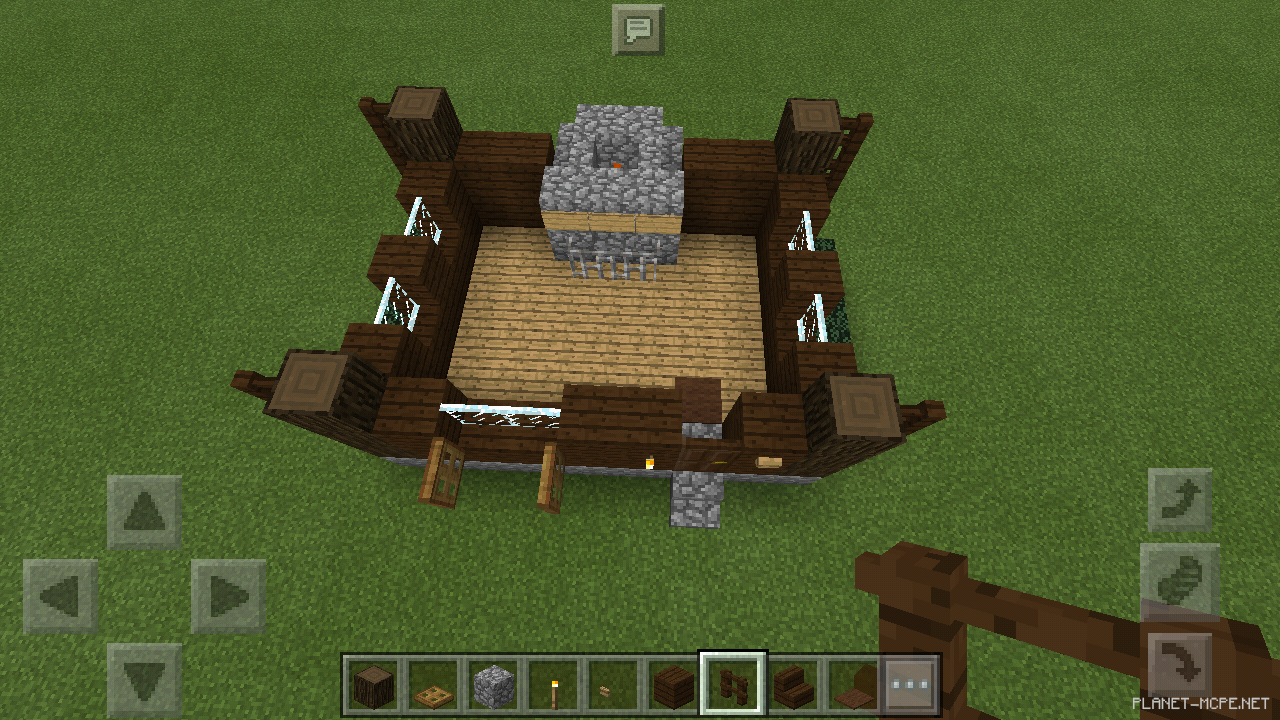Image resolution: width=1280 pixels, height=720 pixels.
Task: Select the cobblestone block
Action: click(x=494, y=685)
